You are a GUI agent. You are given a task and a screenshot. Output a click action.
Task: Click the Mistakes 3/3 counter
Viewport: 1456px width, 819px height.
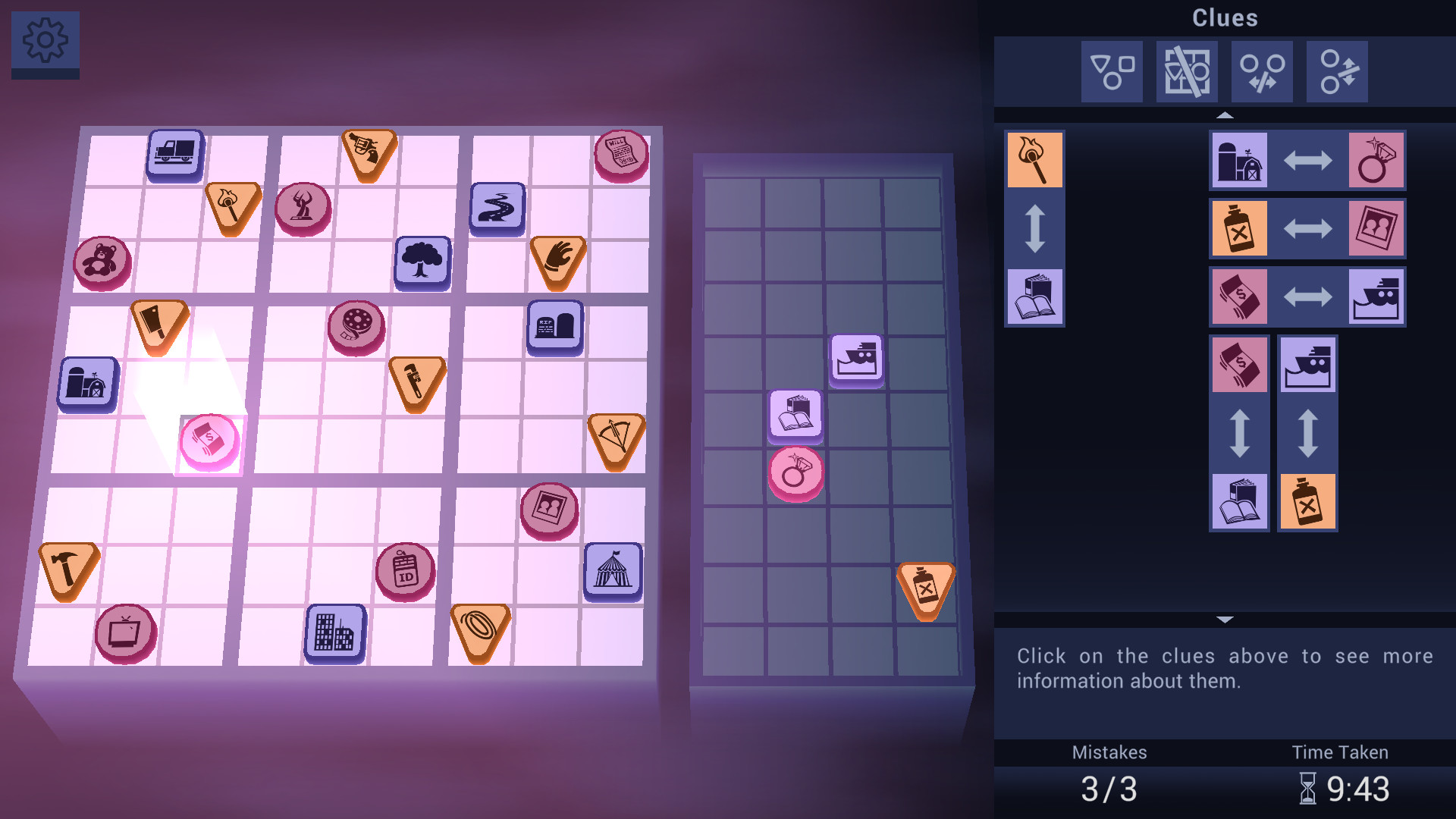1108,787
